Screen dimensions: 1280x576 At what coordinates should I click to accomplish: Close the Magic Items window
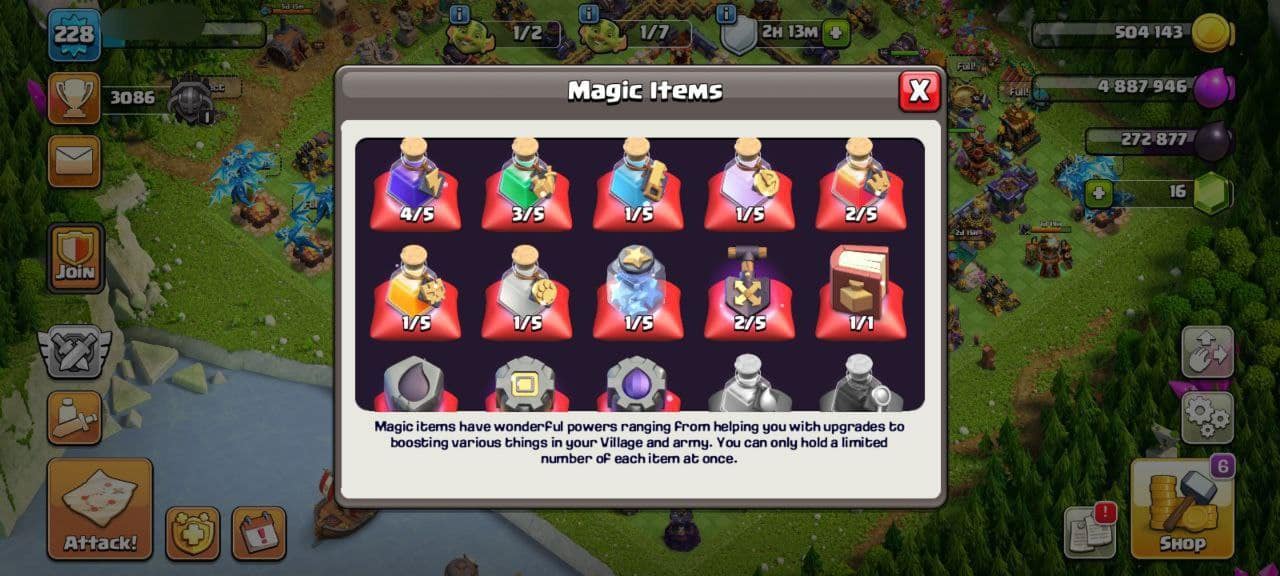click(x=918, y=92)
